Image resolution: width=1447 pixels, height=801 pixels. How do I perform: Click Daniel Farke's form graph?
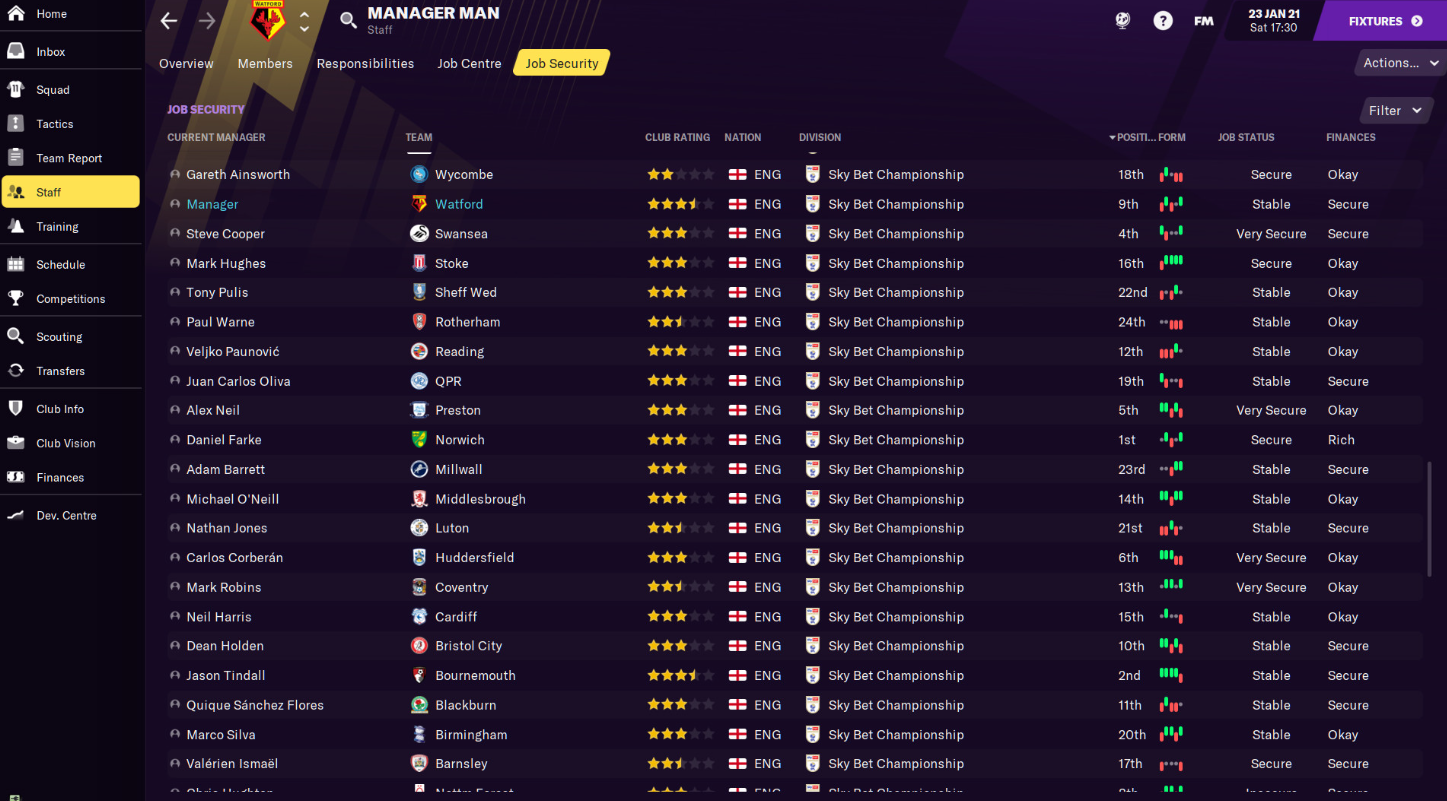(1171, 439)
